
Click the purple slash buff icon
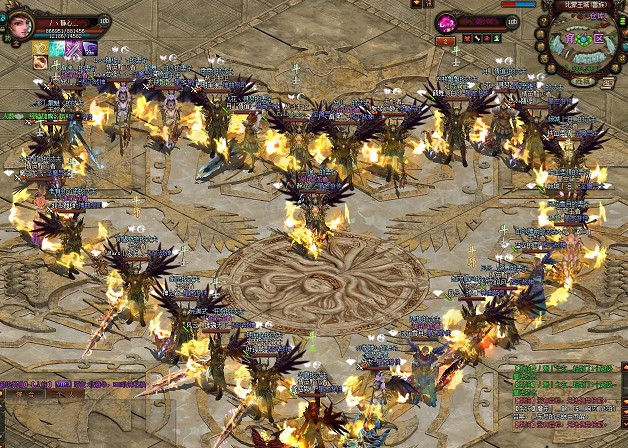(73, 47)
